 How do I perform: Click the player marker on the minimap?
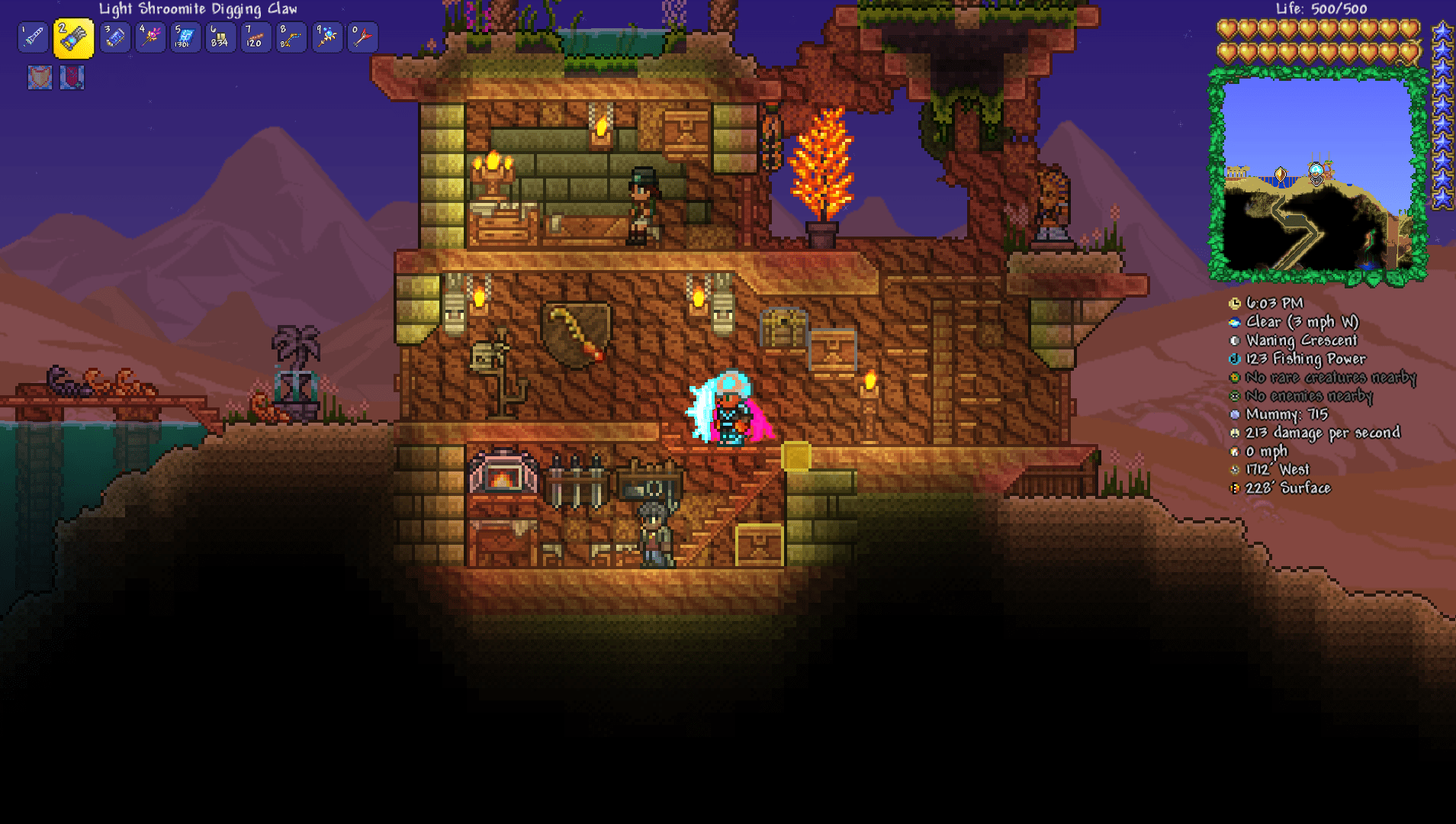pyautogui.click(x=1316, y=173)
